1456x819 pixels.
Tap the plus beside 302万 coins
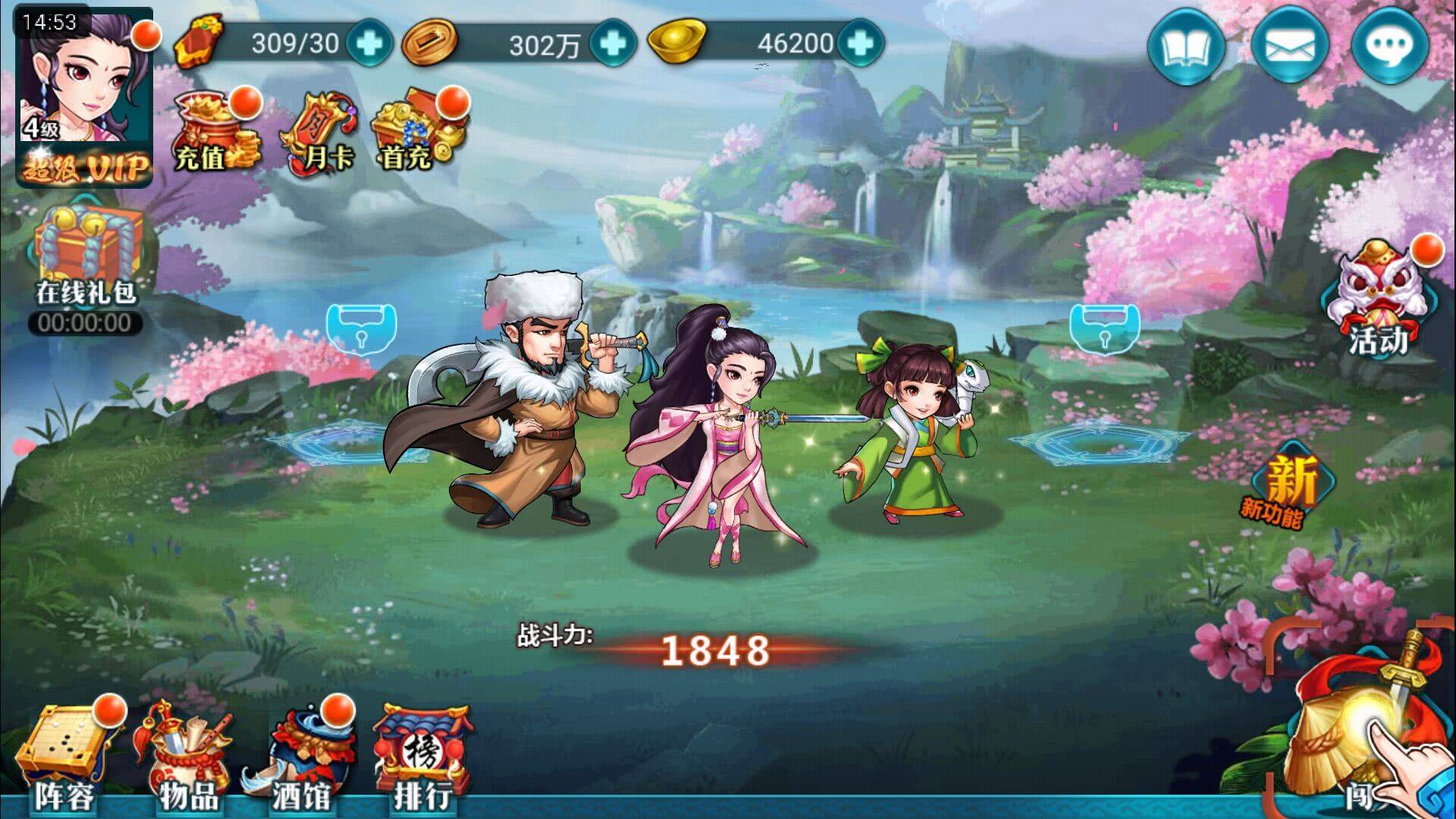(611, 45)
